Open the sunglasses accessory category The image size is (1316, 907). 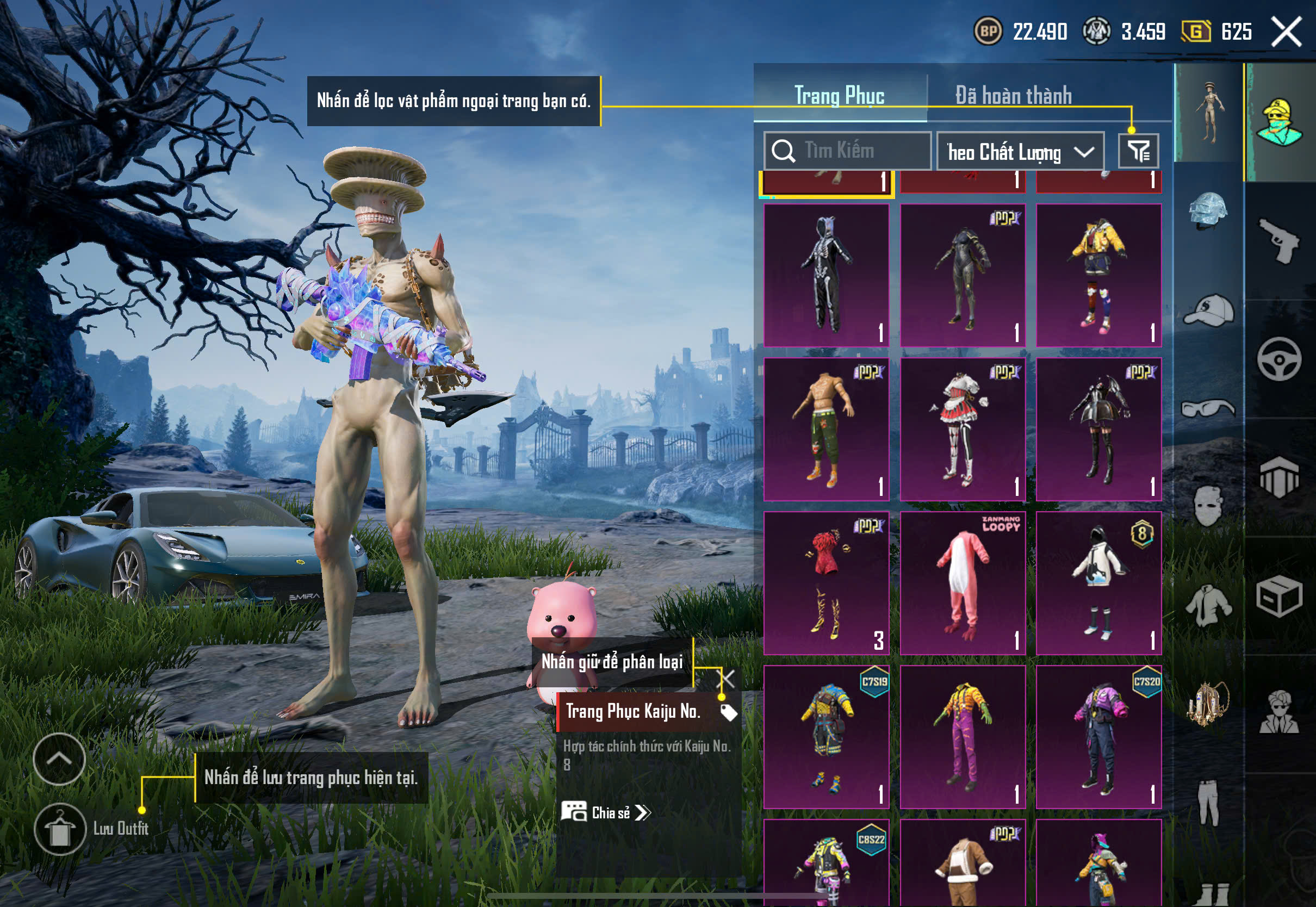1208,408
